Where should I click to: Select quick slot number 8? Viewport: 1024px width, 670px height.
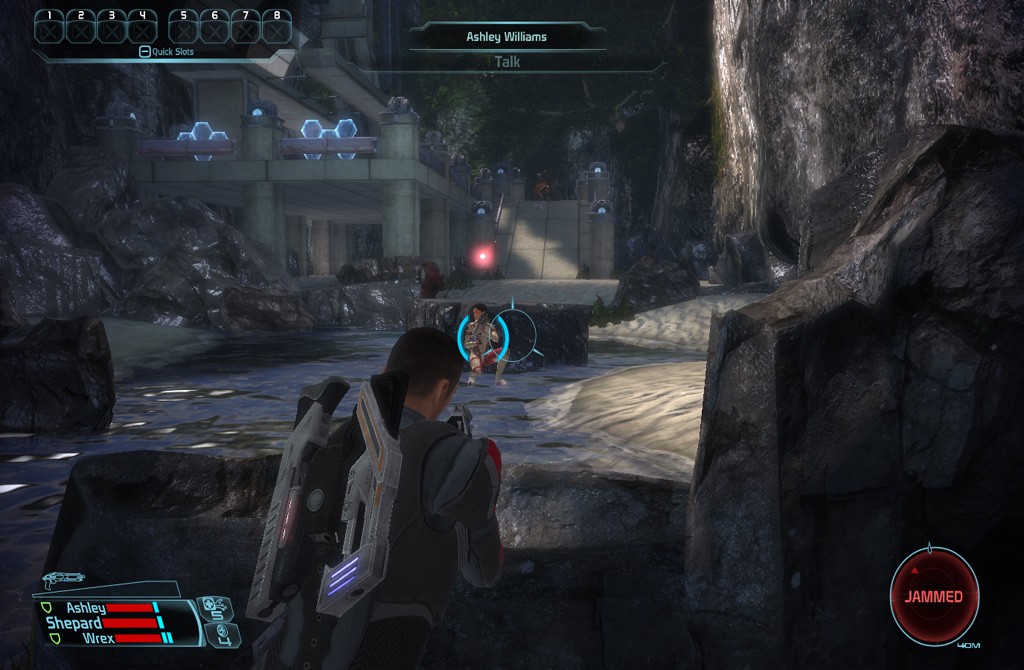[x=276, y=26]
